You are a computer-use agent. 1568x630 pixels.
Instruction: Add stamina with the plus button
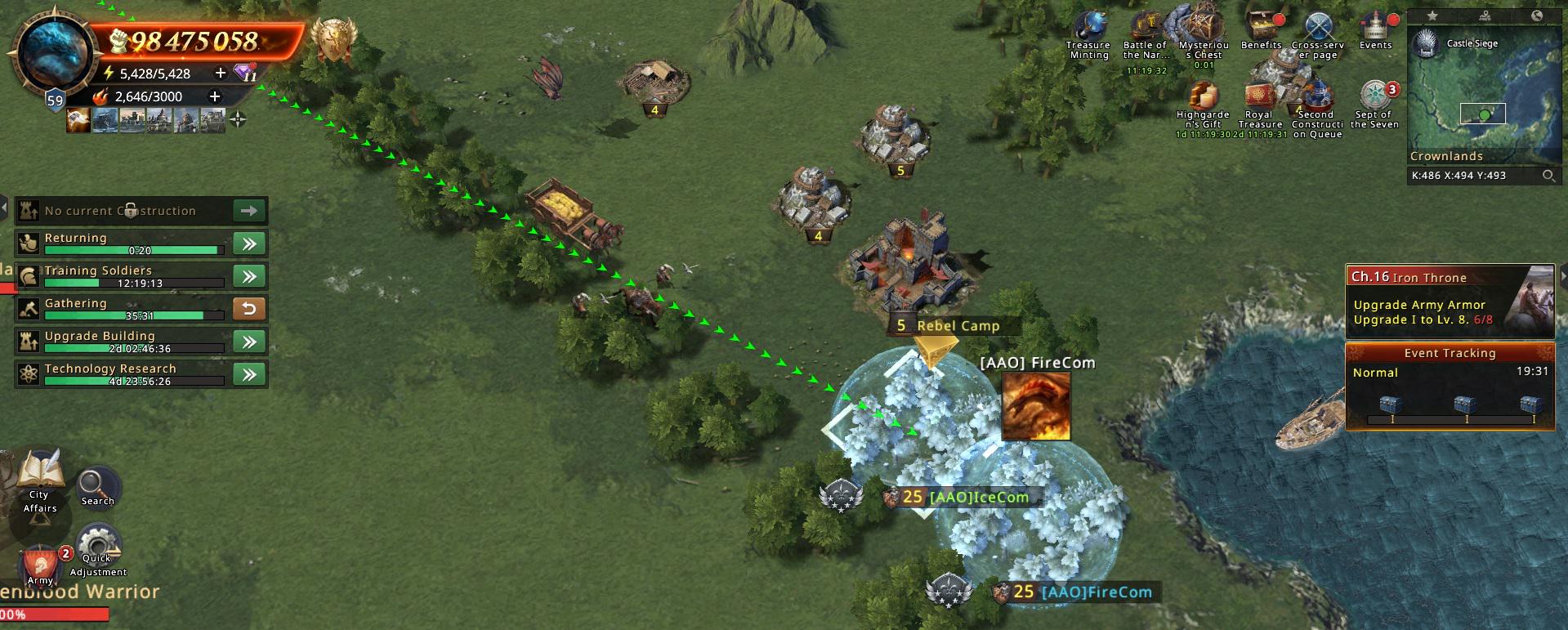tap(220, 73)
